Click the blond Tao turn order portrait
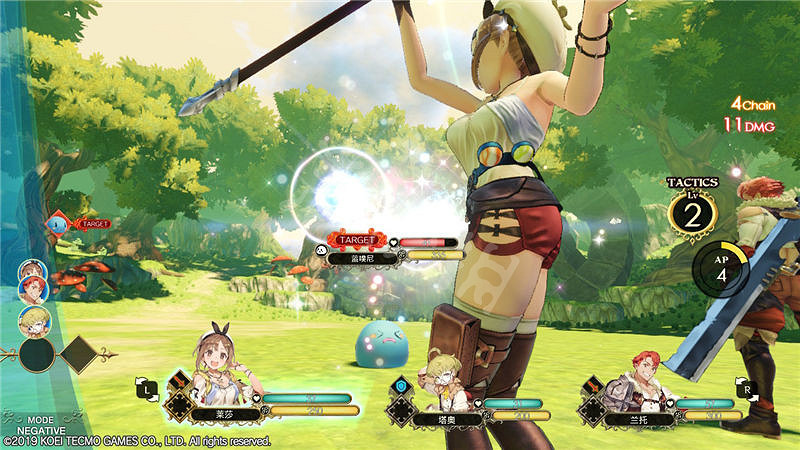Screen dimensions: 800x450 32,319
